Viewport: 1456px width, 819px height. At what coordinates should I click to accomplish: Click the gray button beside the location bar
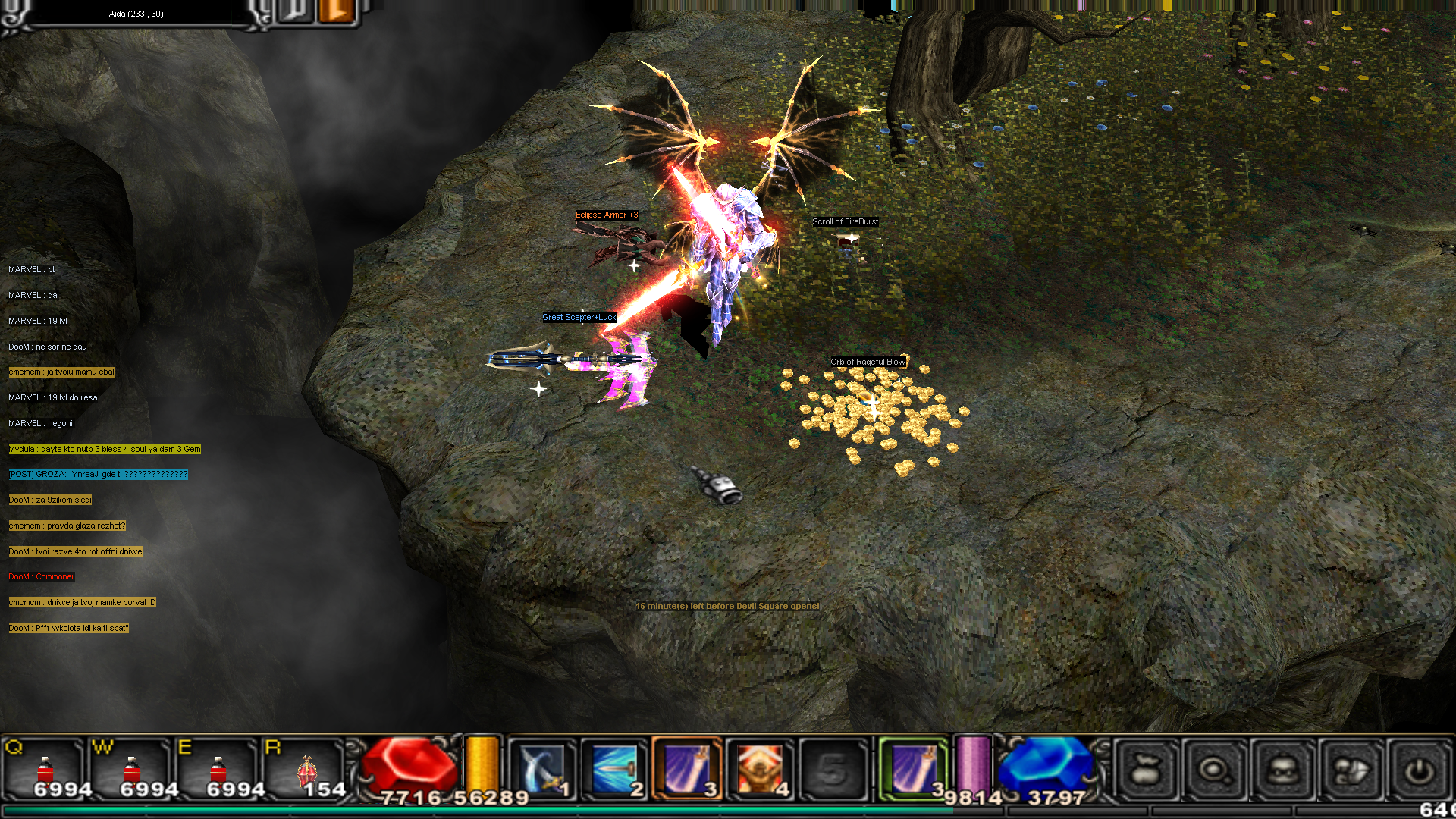click(x=296, y=11)
